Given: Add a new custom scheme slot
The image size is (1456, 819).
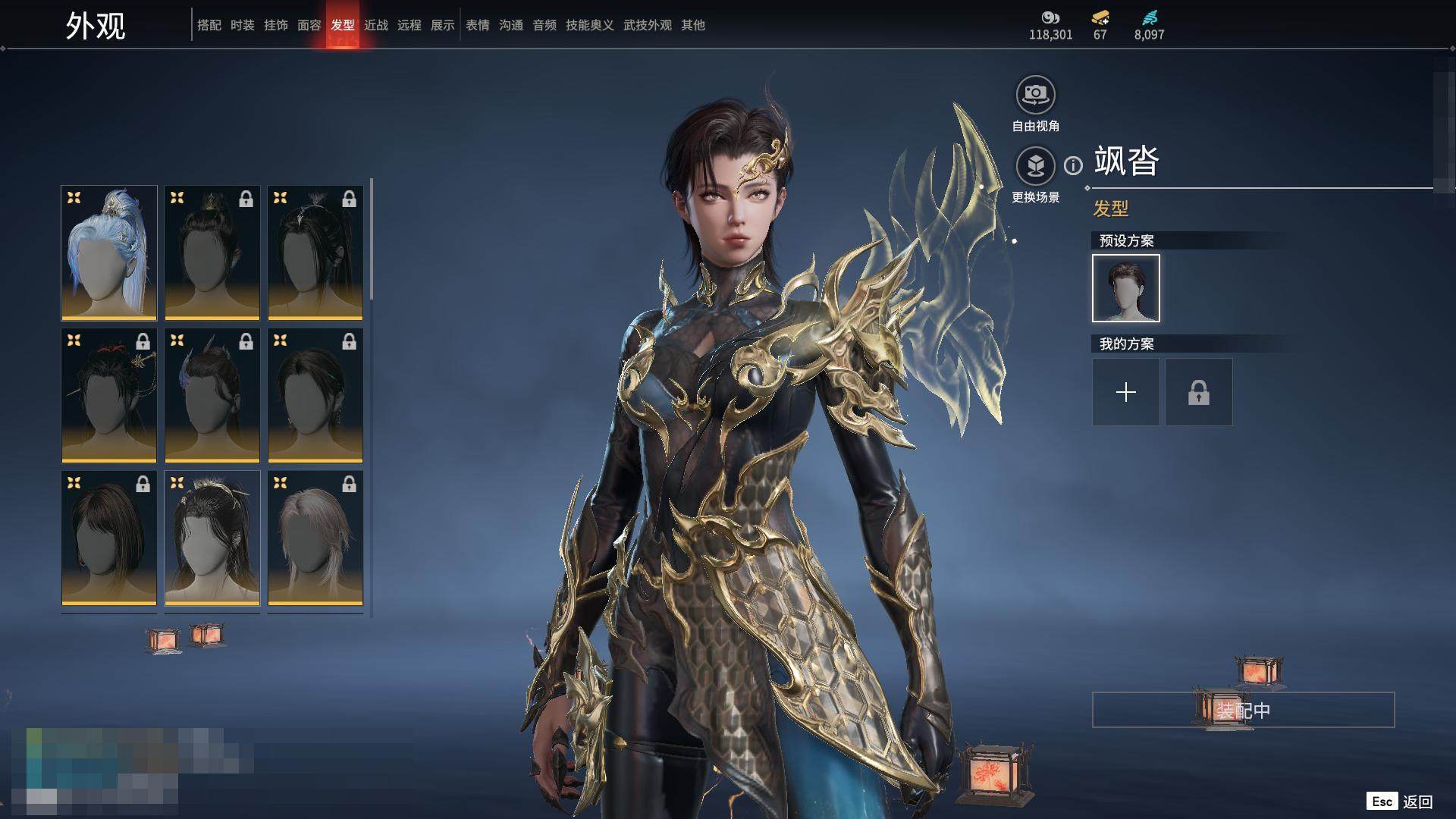Looking at the screenshot, I should (1125, 392).
